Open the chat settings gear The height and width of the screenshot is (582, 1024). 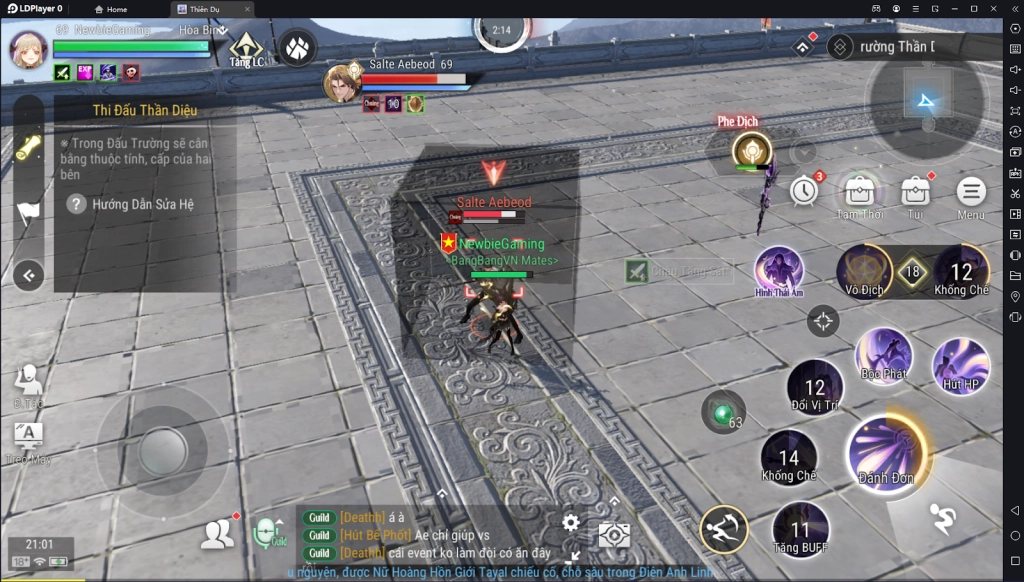[x=571, y=522]
